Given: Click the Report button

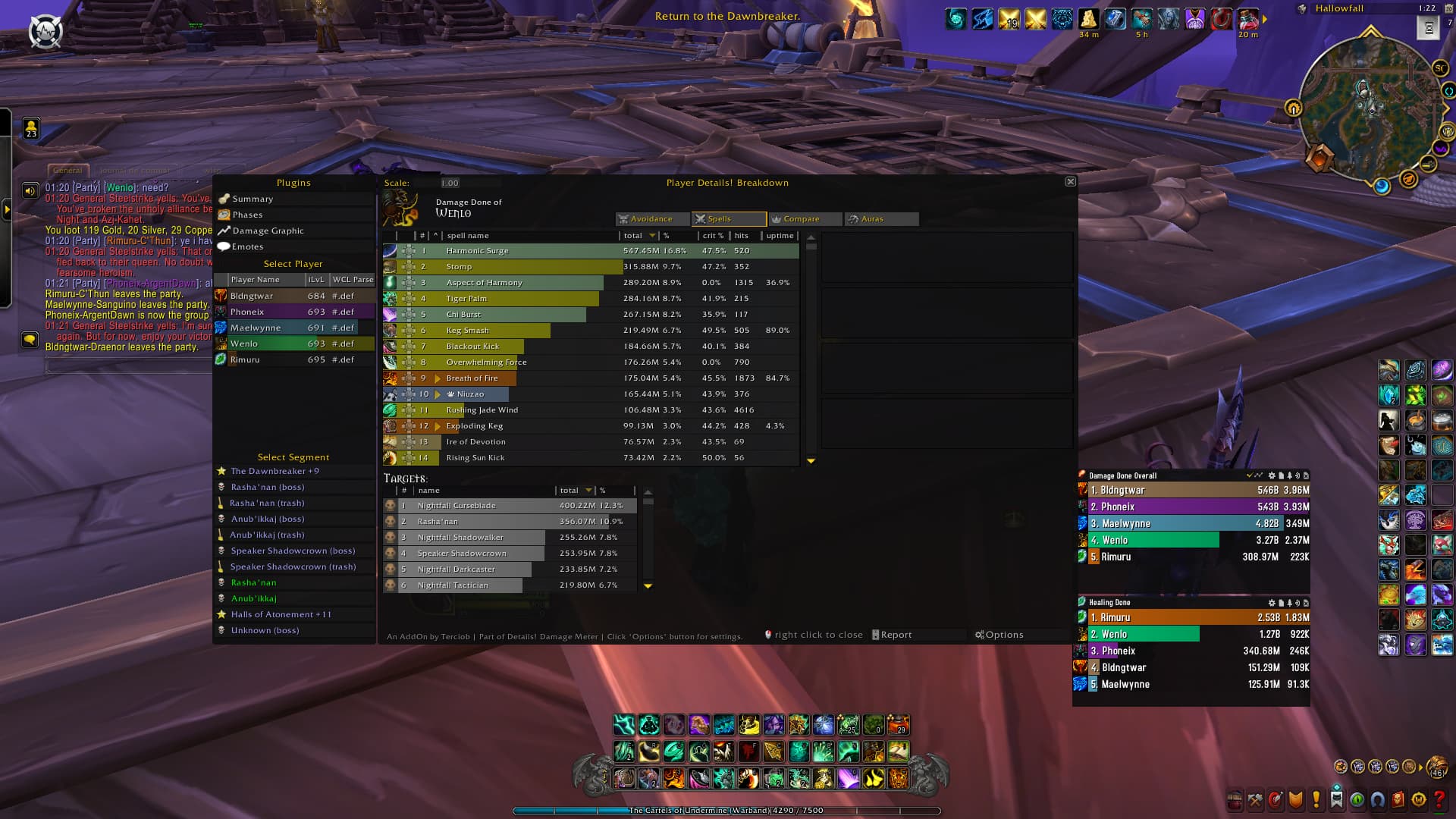Looking at the screenshot, I should pyautogui.click(x=896, y=635).
